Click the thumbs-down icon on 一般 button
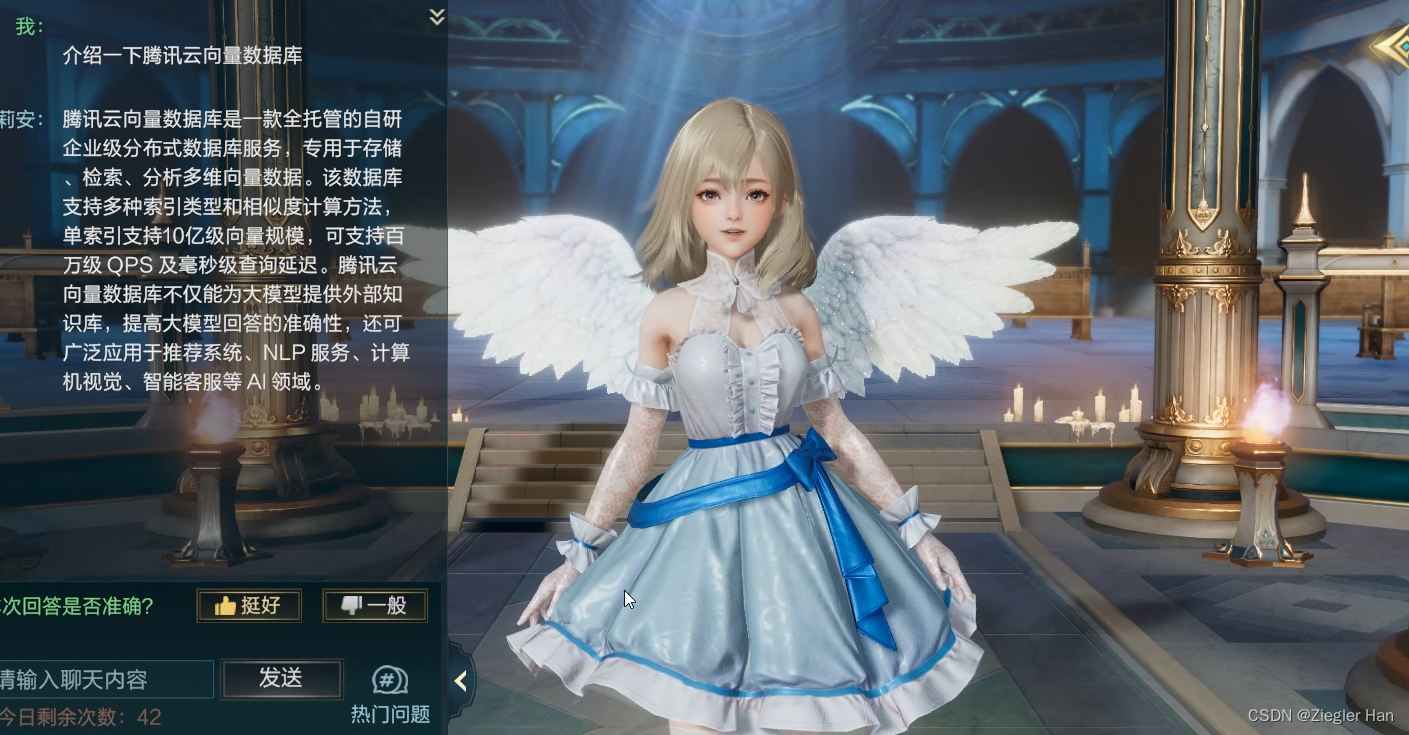 click(352, 604)
